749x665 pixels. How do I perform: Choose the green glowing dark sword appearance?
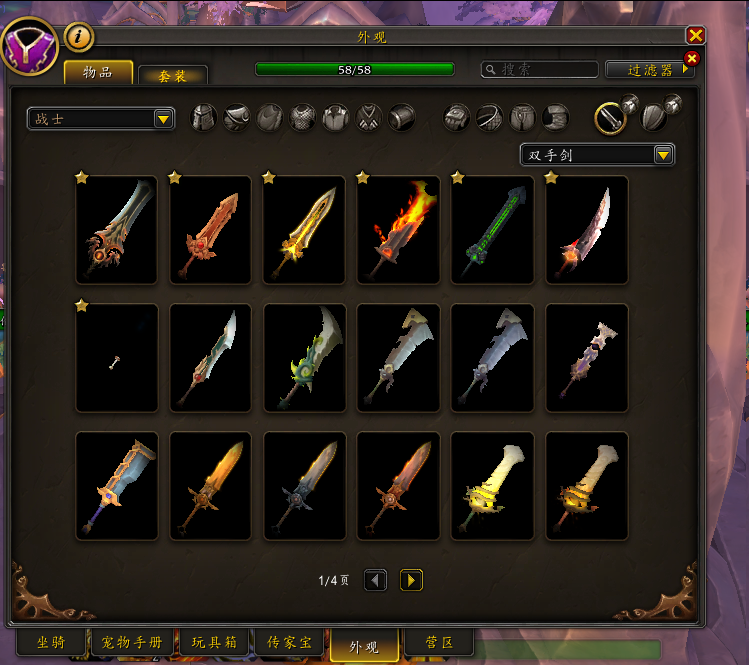(x=492, y=229)
